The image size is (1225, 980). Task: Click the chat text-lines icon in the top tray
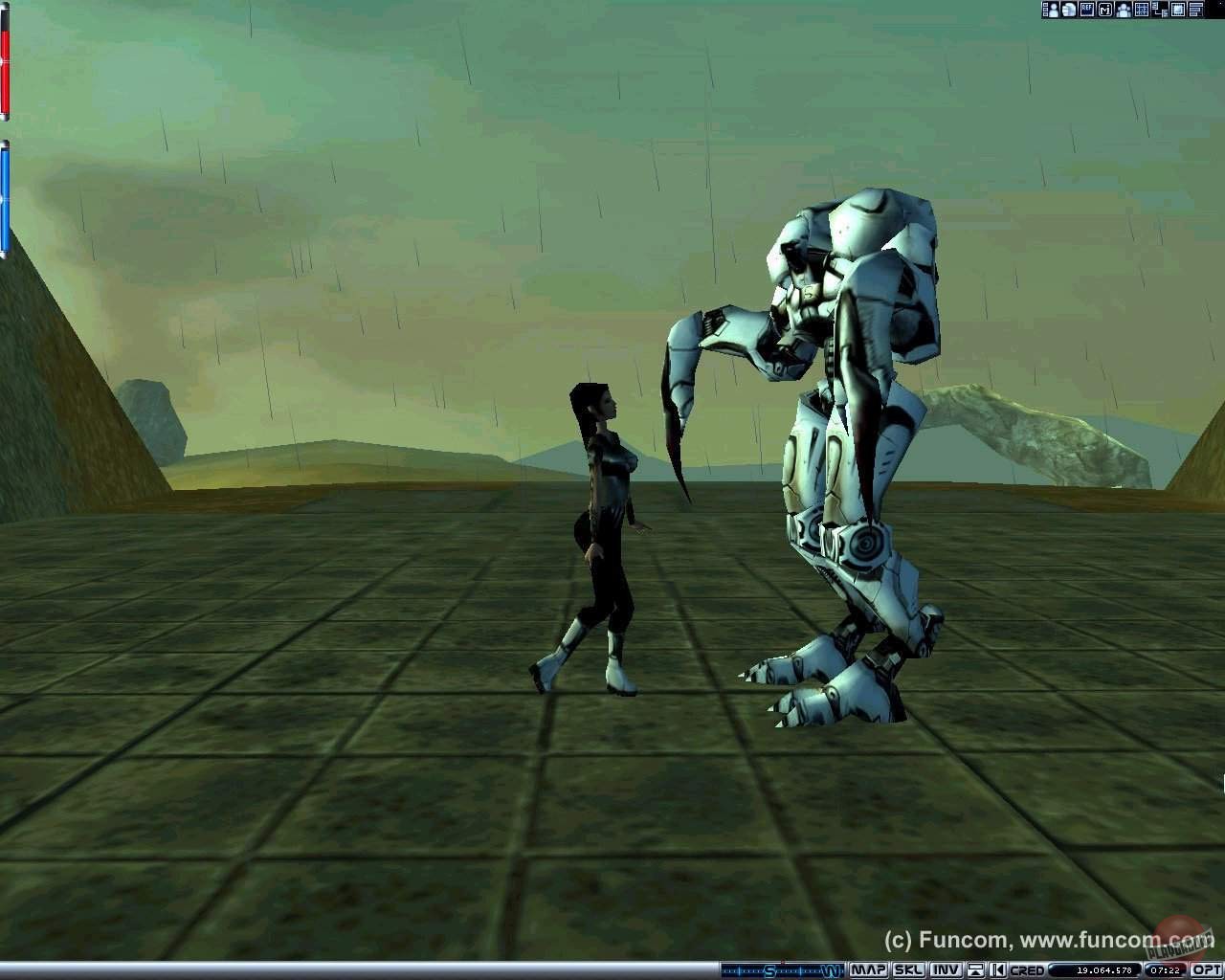click(1194, 9)
